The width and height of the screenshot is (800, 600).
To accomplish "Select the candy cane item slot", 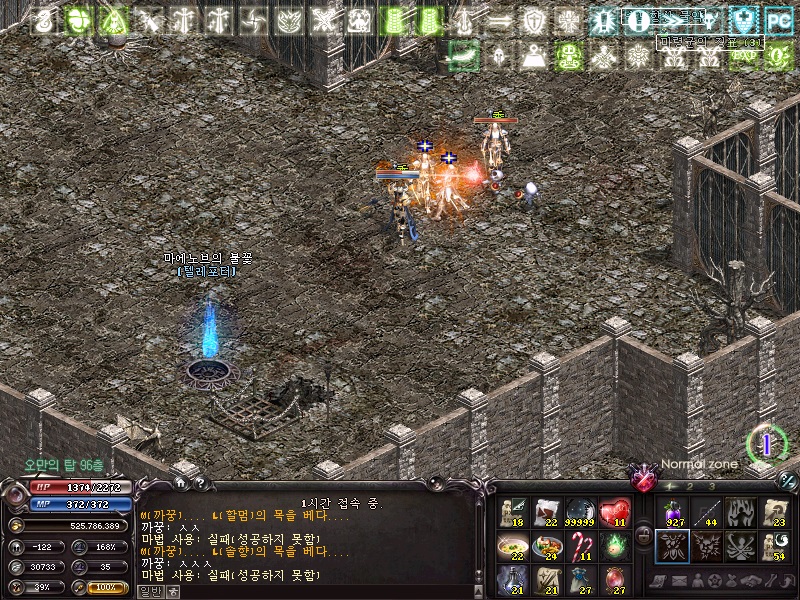I will coord(580,546).
